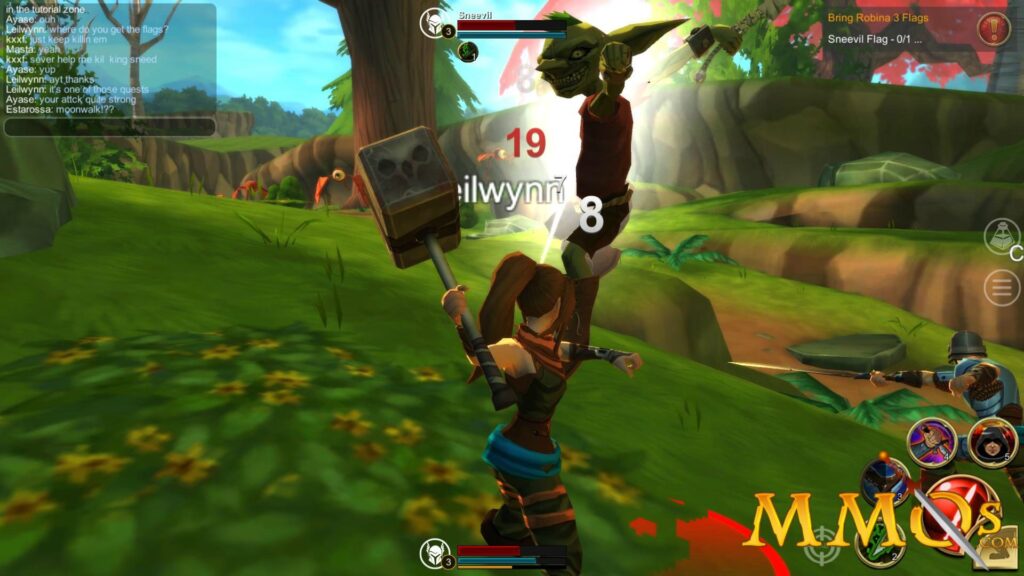Select Sneevil's target portrait
Image resolution: width=1024 pixels, height=576 pixels.
pyautogui.click(x=433, y=23)
